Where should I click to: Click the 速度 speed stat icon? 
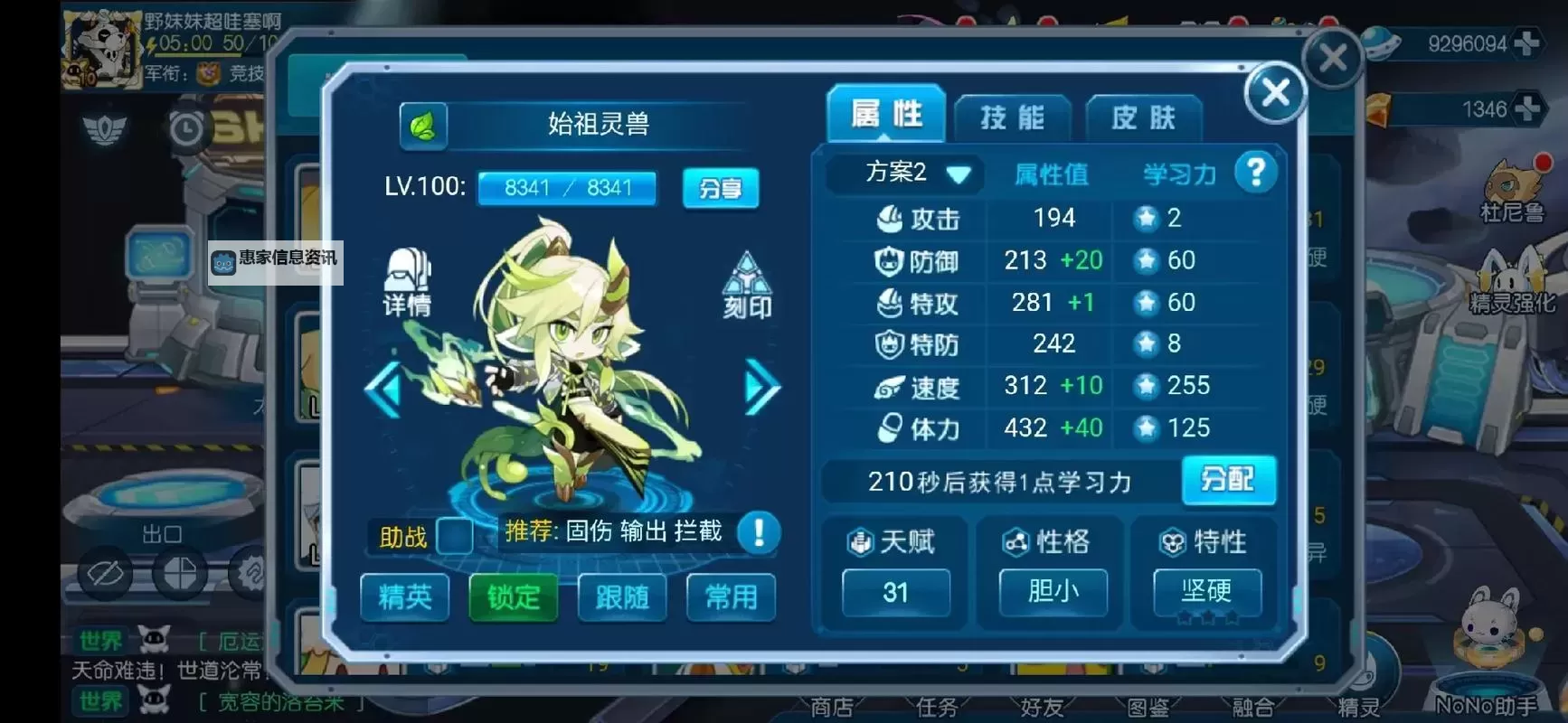click(890, 386)
